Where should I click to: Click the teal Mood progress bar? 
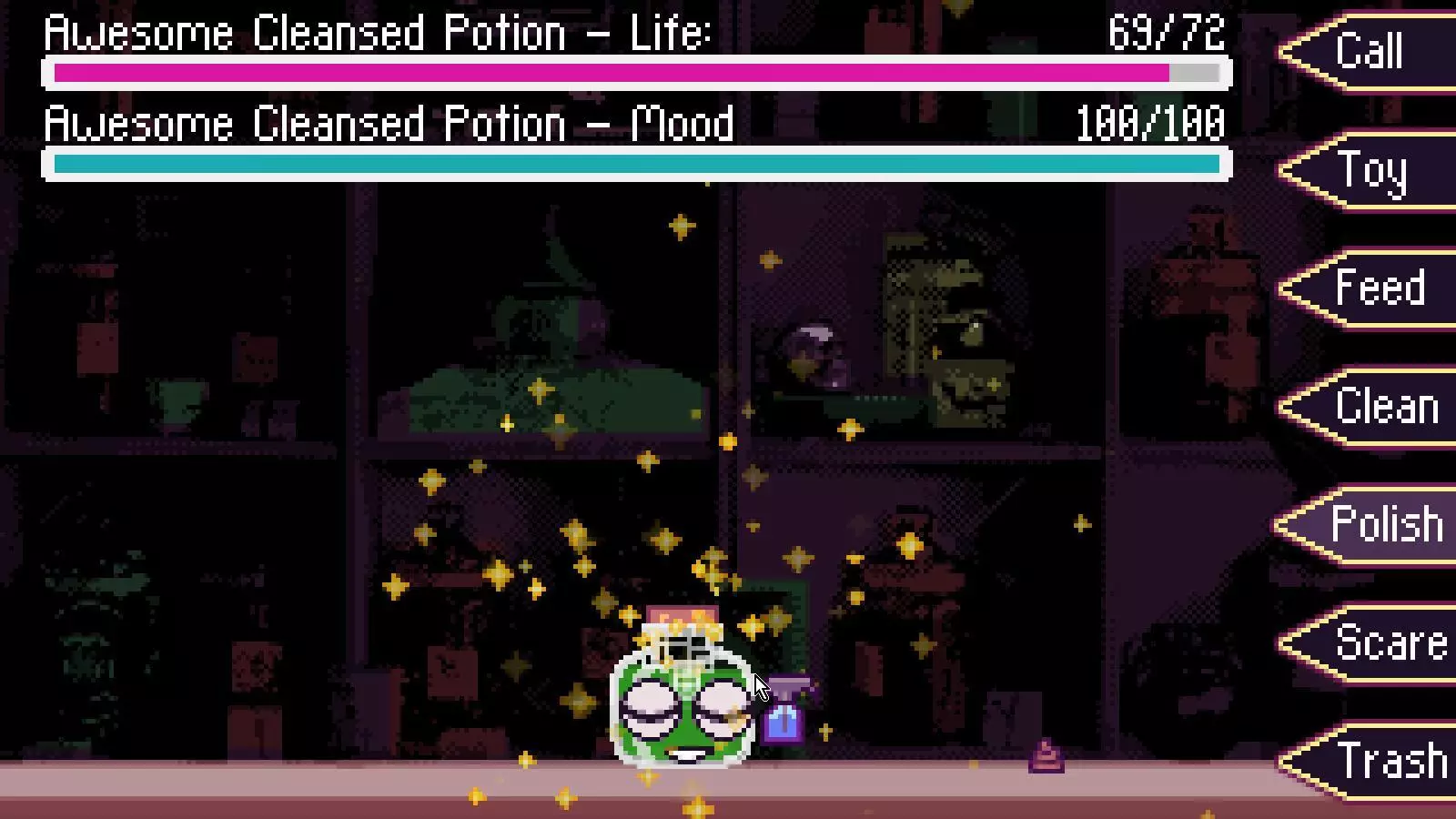[637, 164]
